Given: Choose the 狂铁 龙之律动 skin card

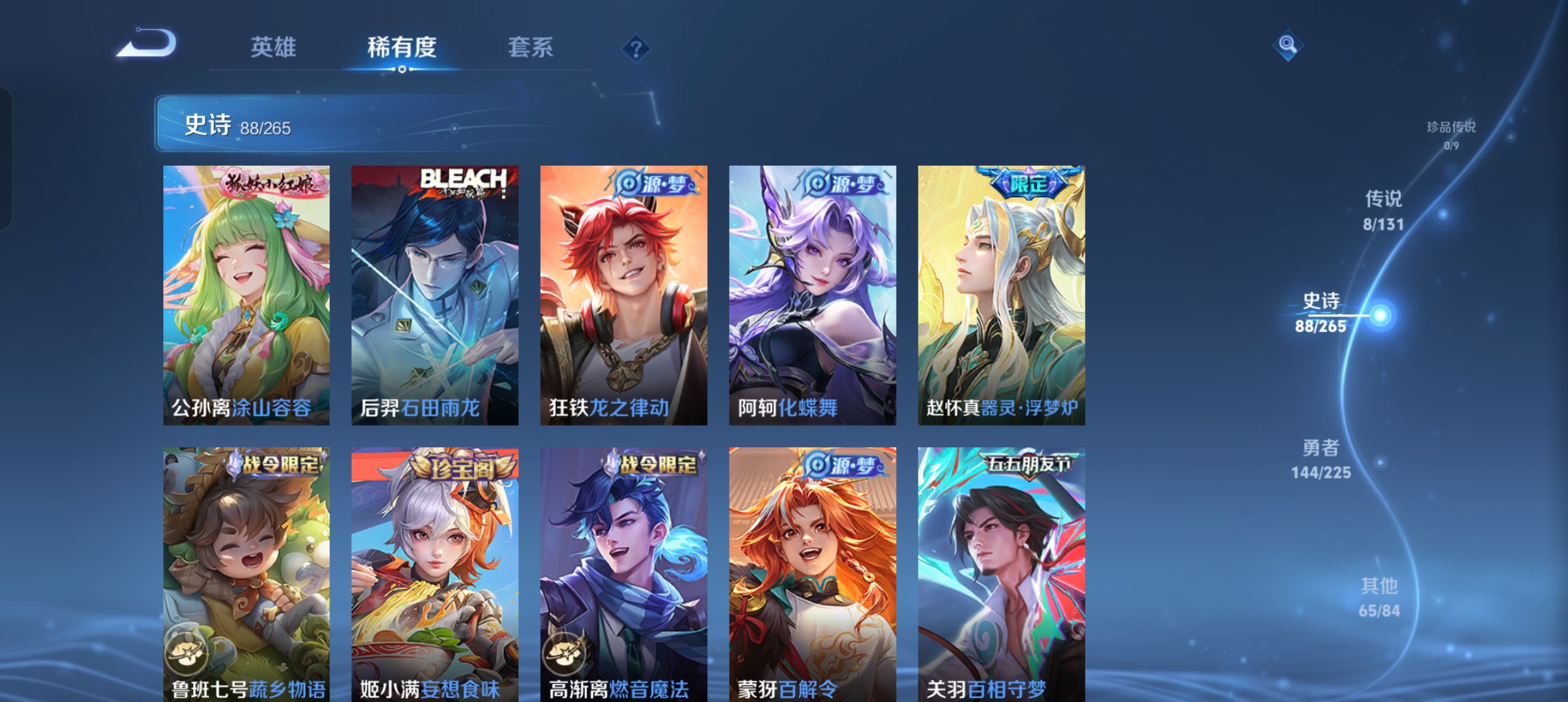Looking at the screenshot, I should pos(623,295).
